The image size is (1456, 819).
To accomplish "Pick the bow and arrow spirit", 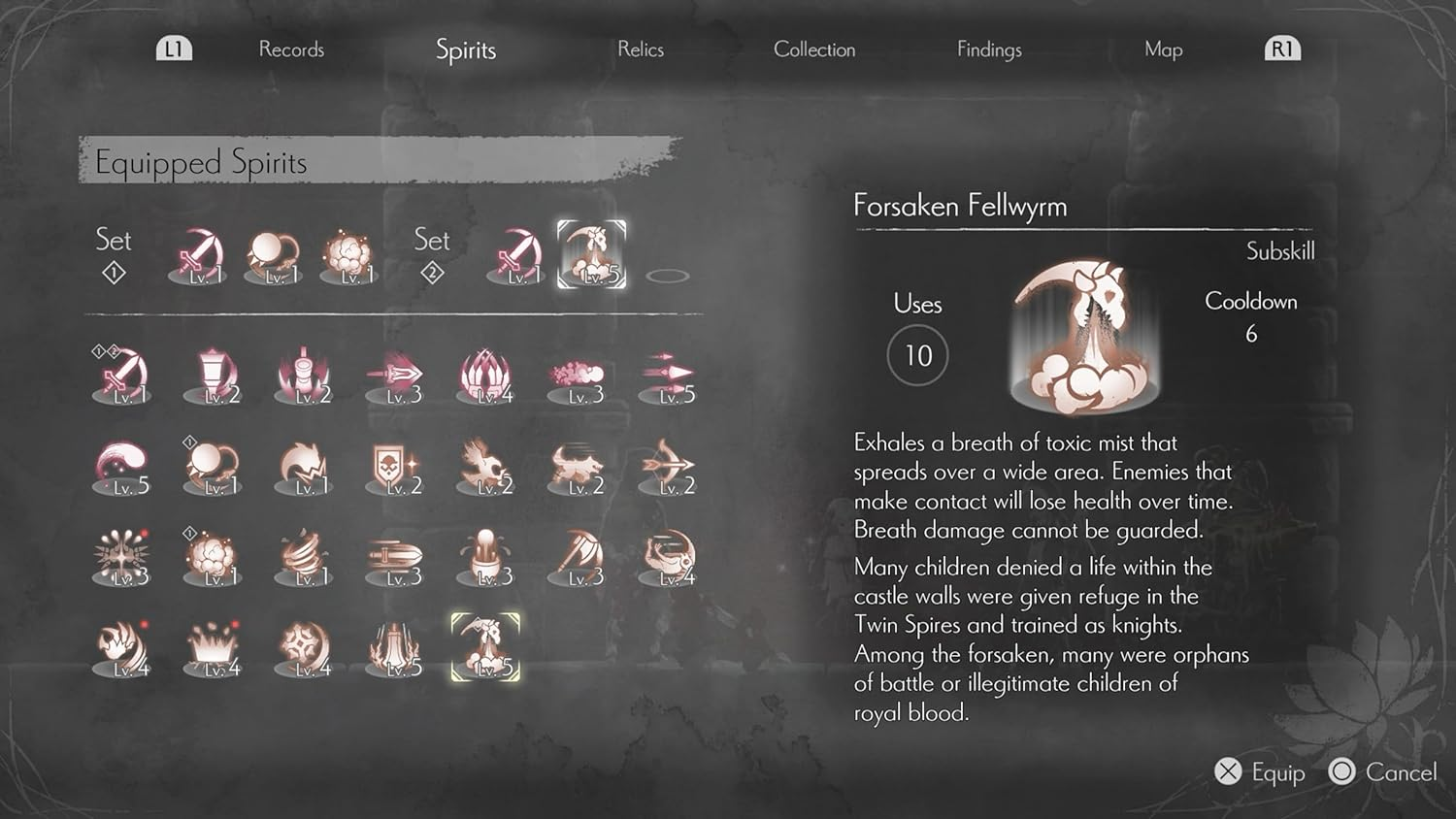I will 668,468.
